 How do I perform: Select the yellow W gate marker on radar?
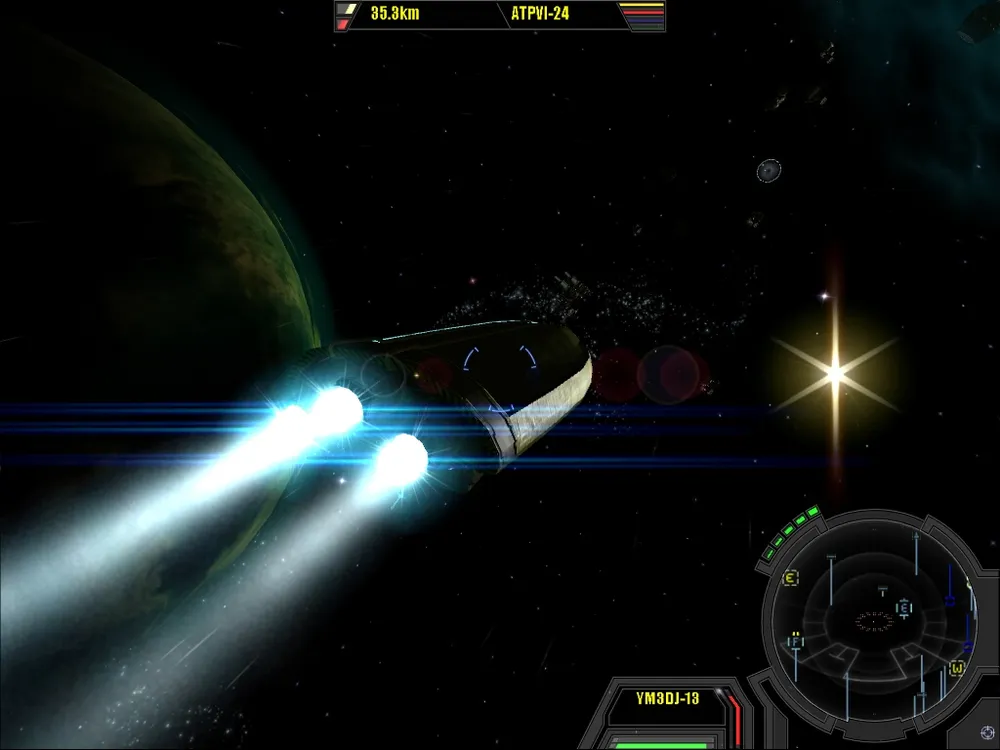[957, 667]
